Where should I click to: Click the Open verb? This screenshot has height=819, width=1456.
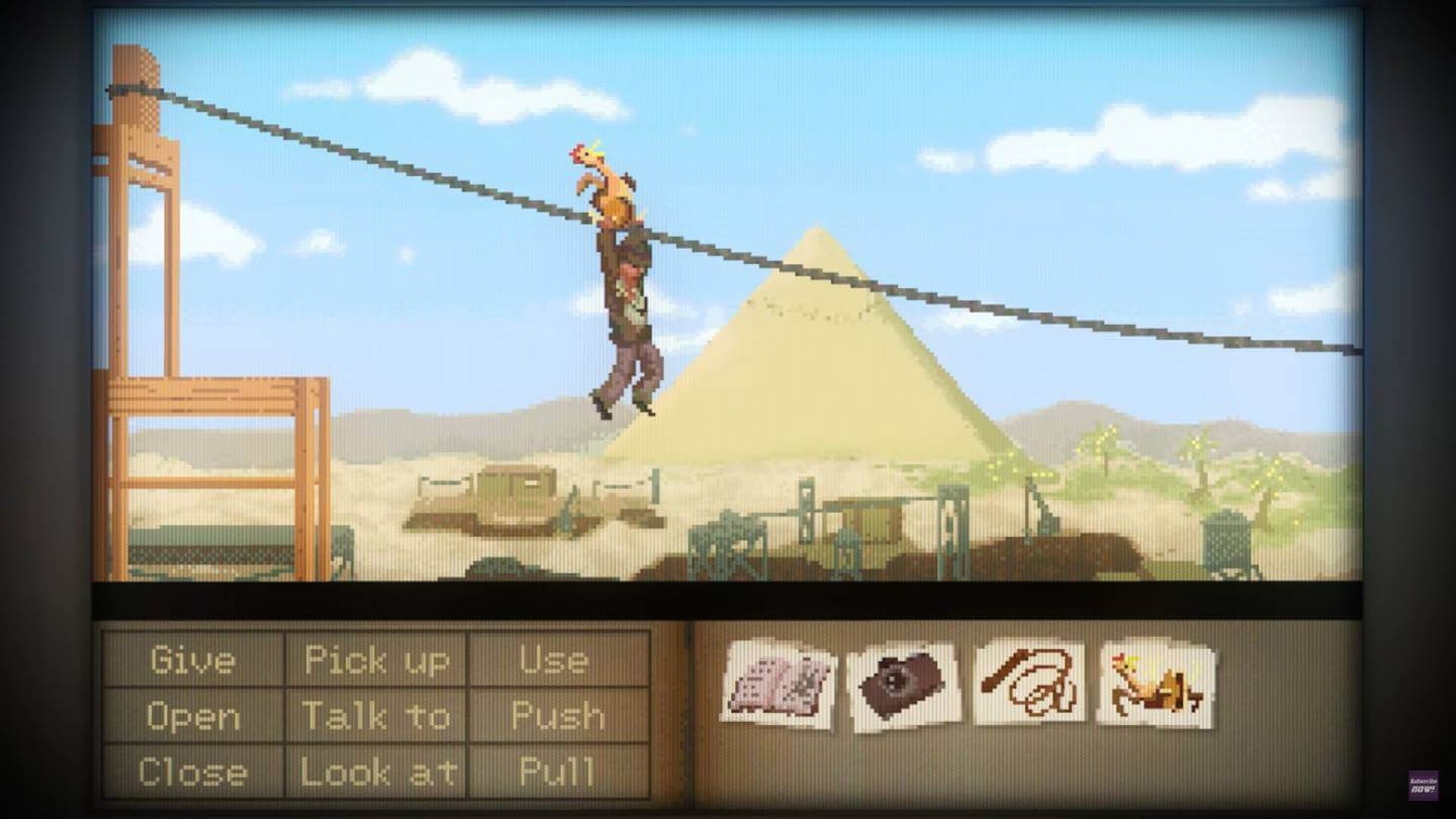tap(192, 715)
